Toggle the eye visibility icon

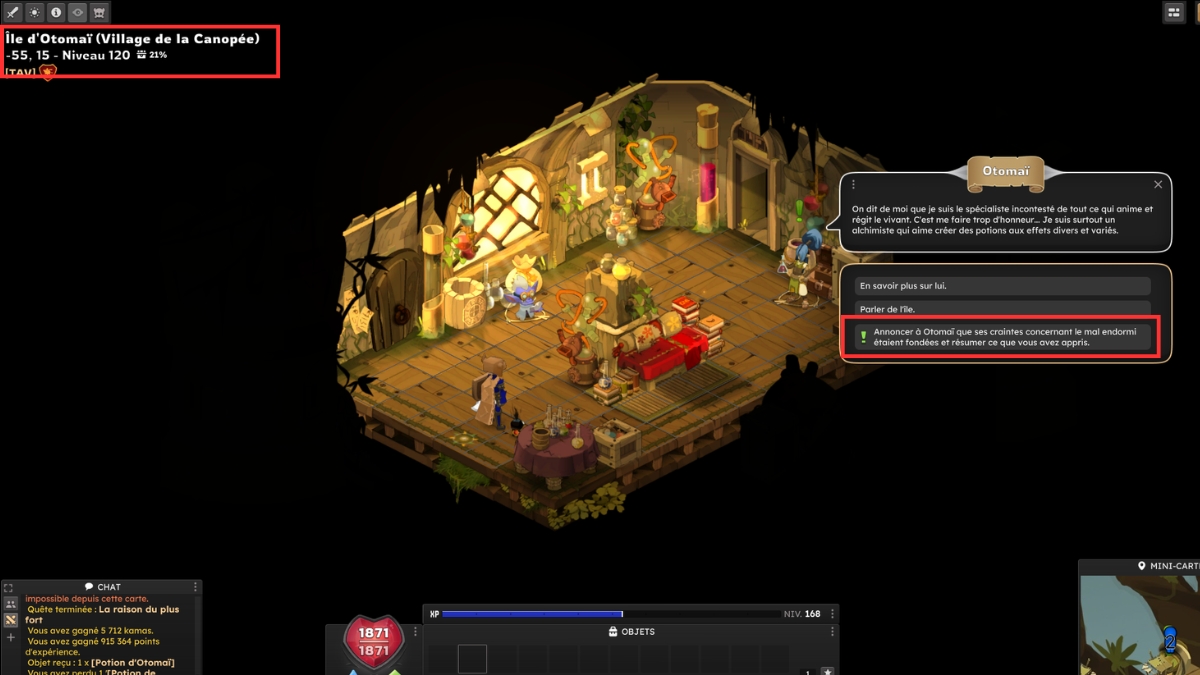point(77,13)
